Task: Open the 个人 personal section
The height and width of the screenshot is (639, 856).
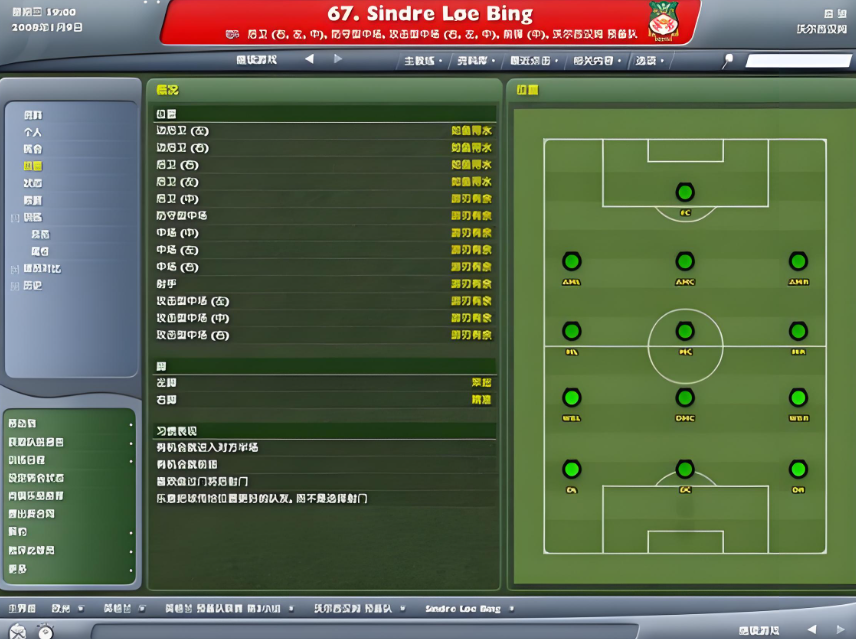Action: [x=33, y=132]
